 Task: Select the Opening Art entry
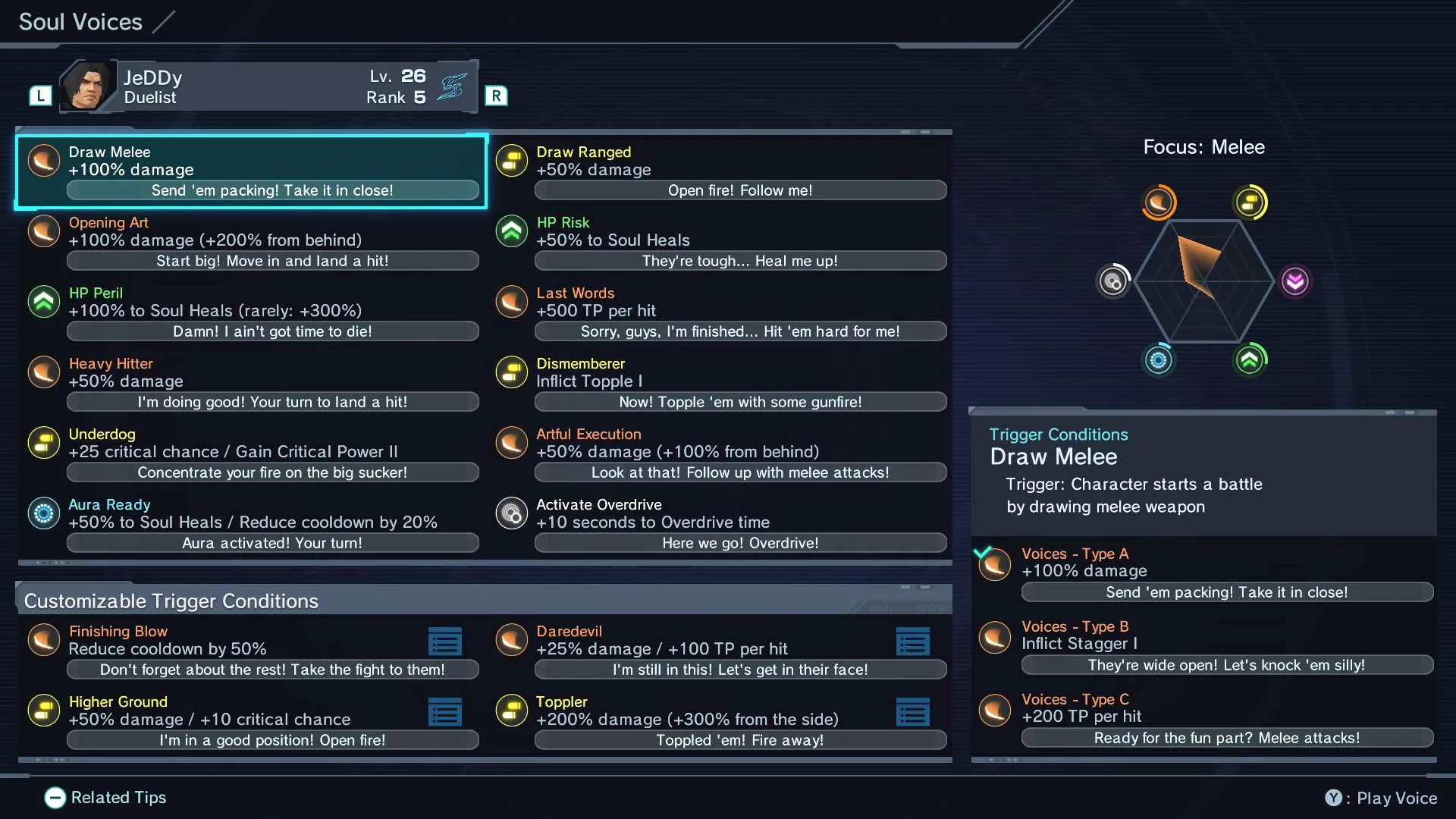250,241
